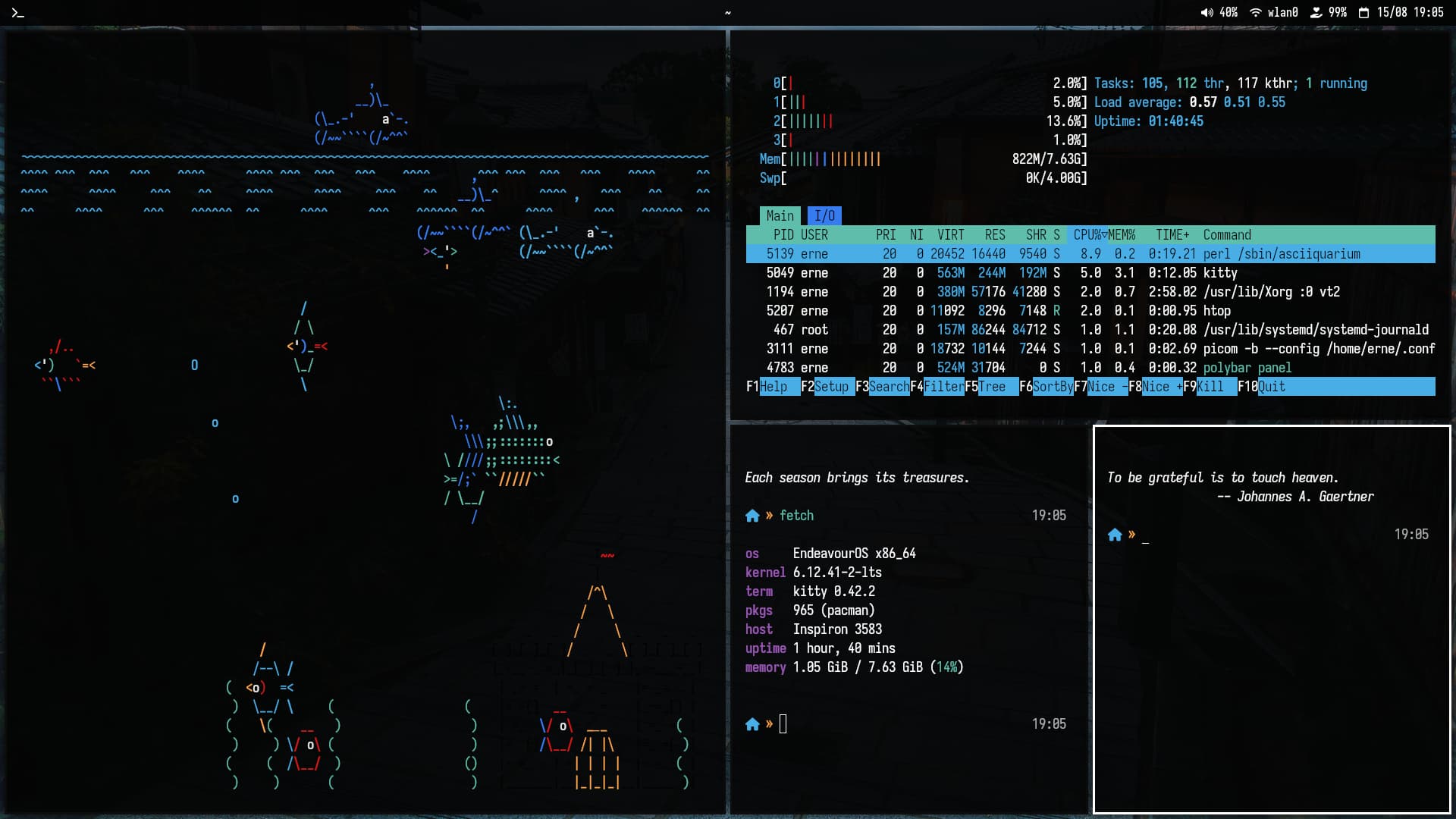1456x819 pixels.
Task: Click the TIME+ column header
Action: click(x=1172, y=235)
